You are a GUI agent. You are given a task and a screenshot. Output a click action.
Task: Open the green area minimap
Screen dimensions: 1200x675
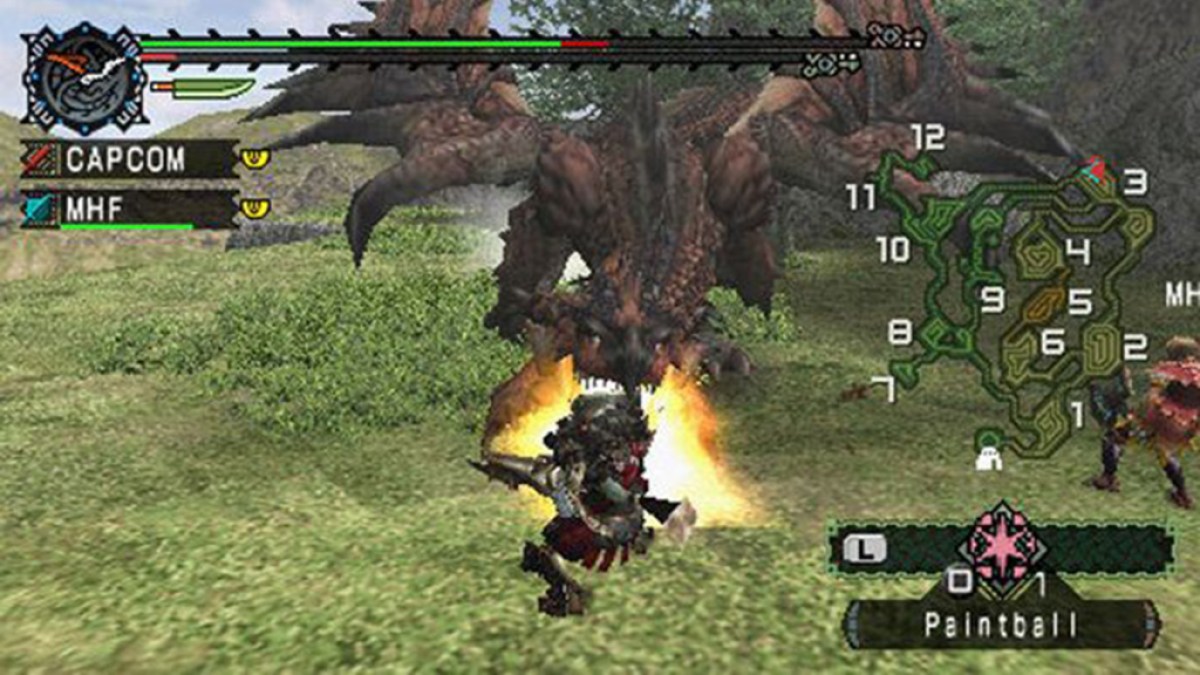click(x=1020, y=300)
